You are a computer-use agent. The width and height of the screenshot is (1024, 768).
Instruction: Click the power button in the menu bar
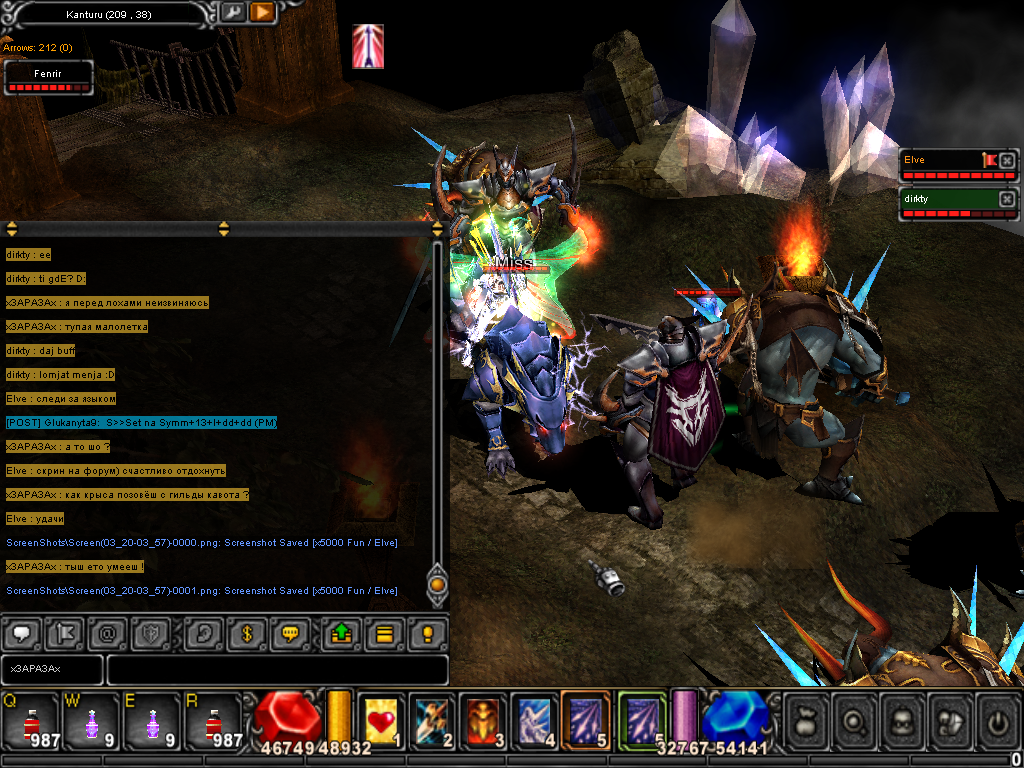click(997, 720)
